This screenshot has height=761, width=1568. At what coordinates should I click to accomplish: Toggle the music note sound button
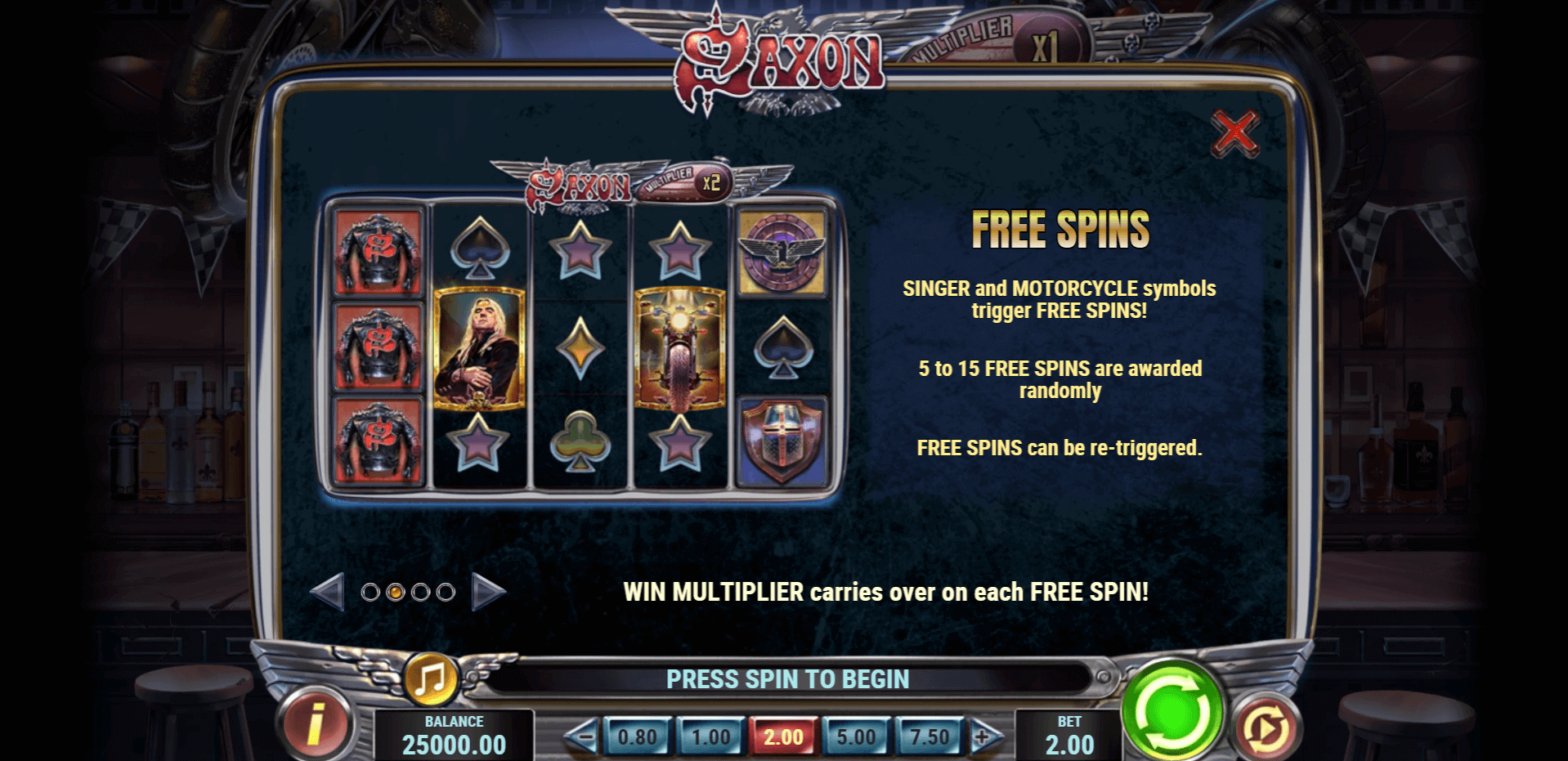[430, 678]
